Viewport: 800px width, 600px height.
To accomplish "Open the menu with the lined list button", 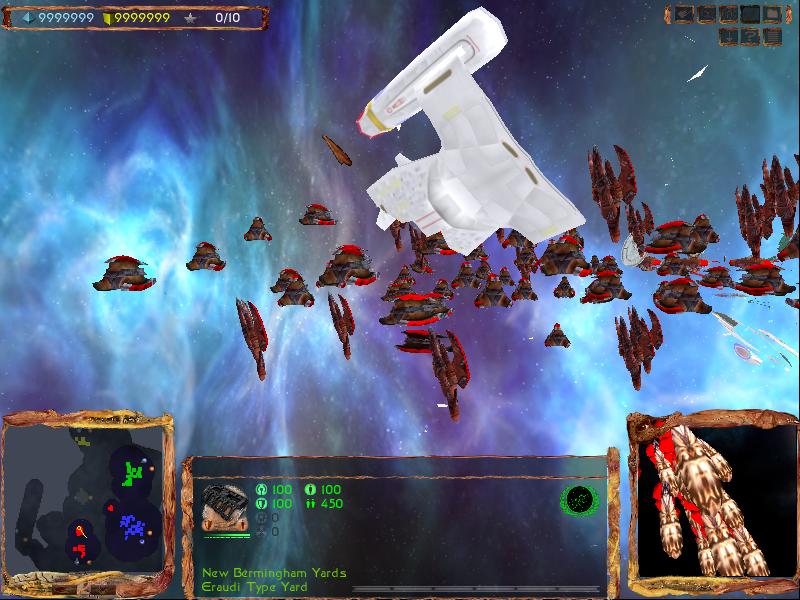I will coord(772,36).
